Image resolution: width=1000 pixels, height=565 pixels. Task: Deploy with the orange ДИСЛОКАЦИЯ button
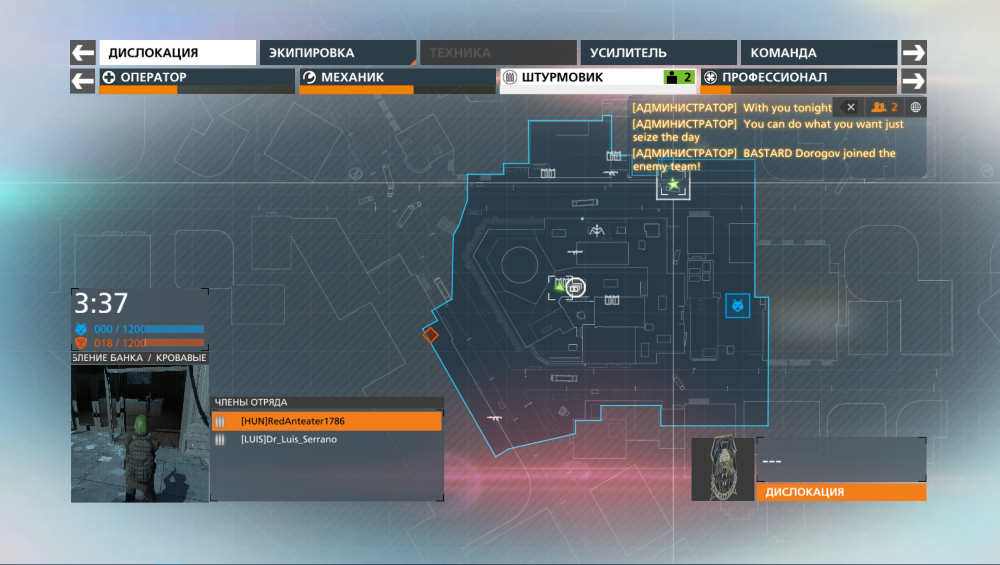point(840,492)
